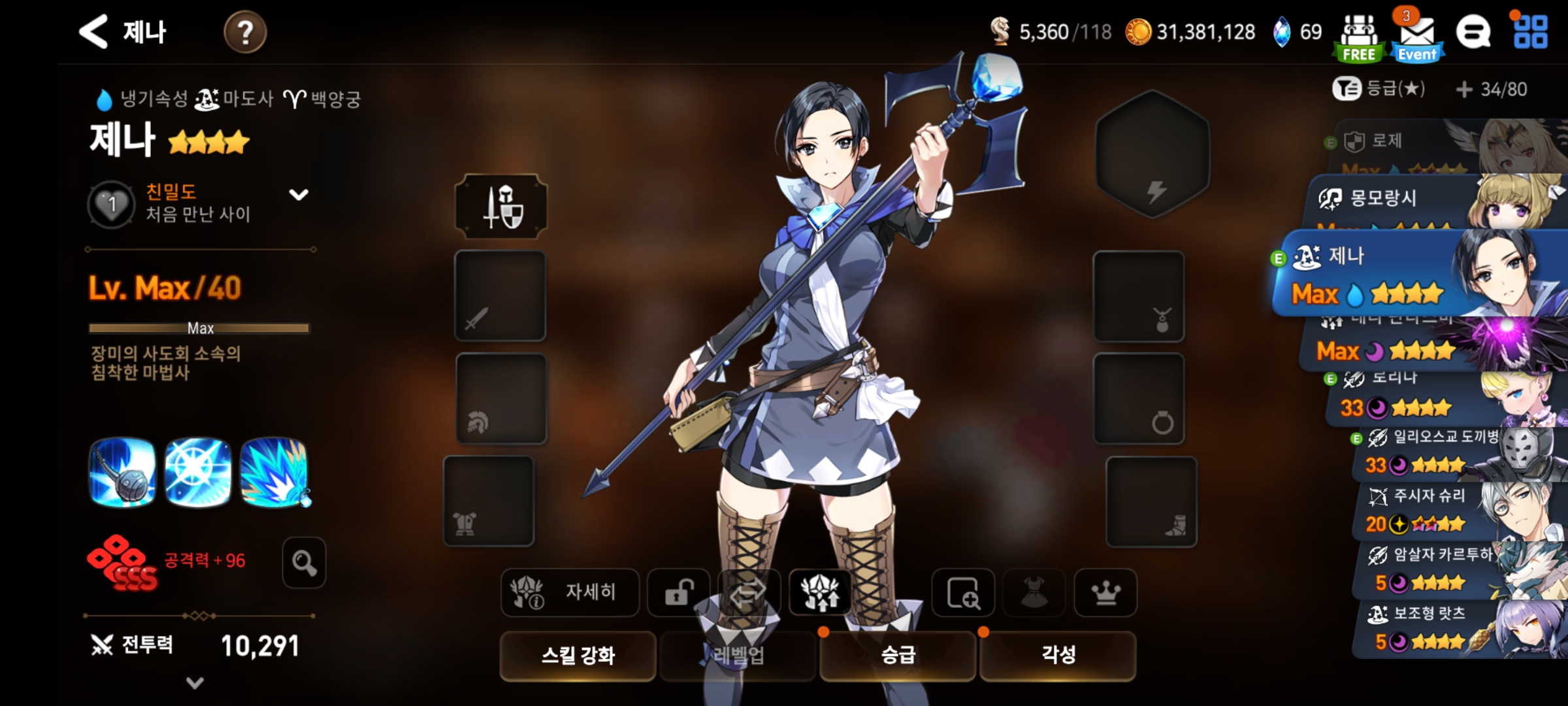Inspect the magnifier next to 공격력 +96
1568x706 pixels.
click(x=304, y=563)
